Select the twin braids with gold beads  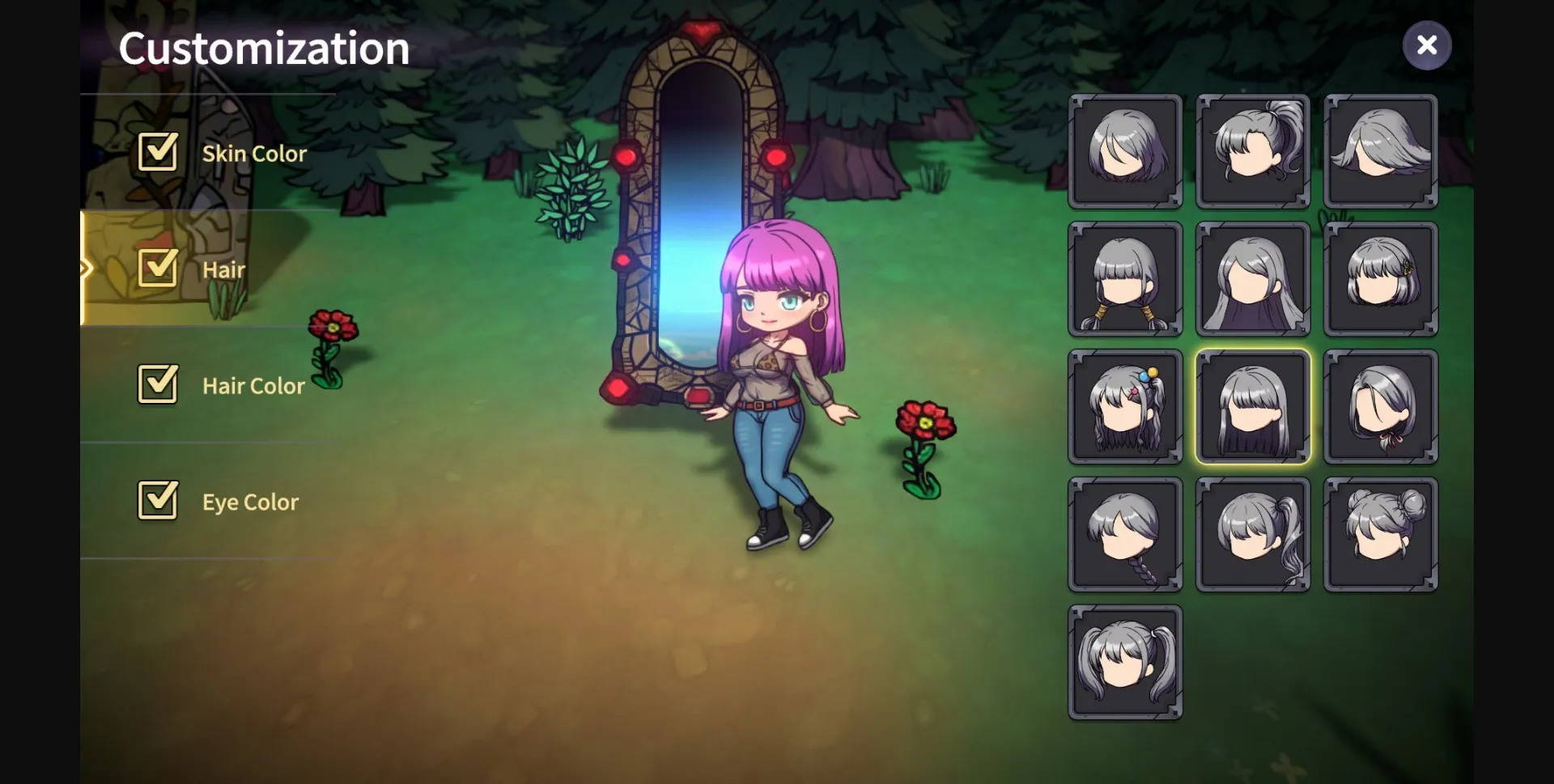1124,279
